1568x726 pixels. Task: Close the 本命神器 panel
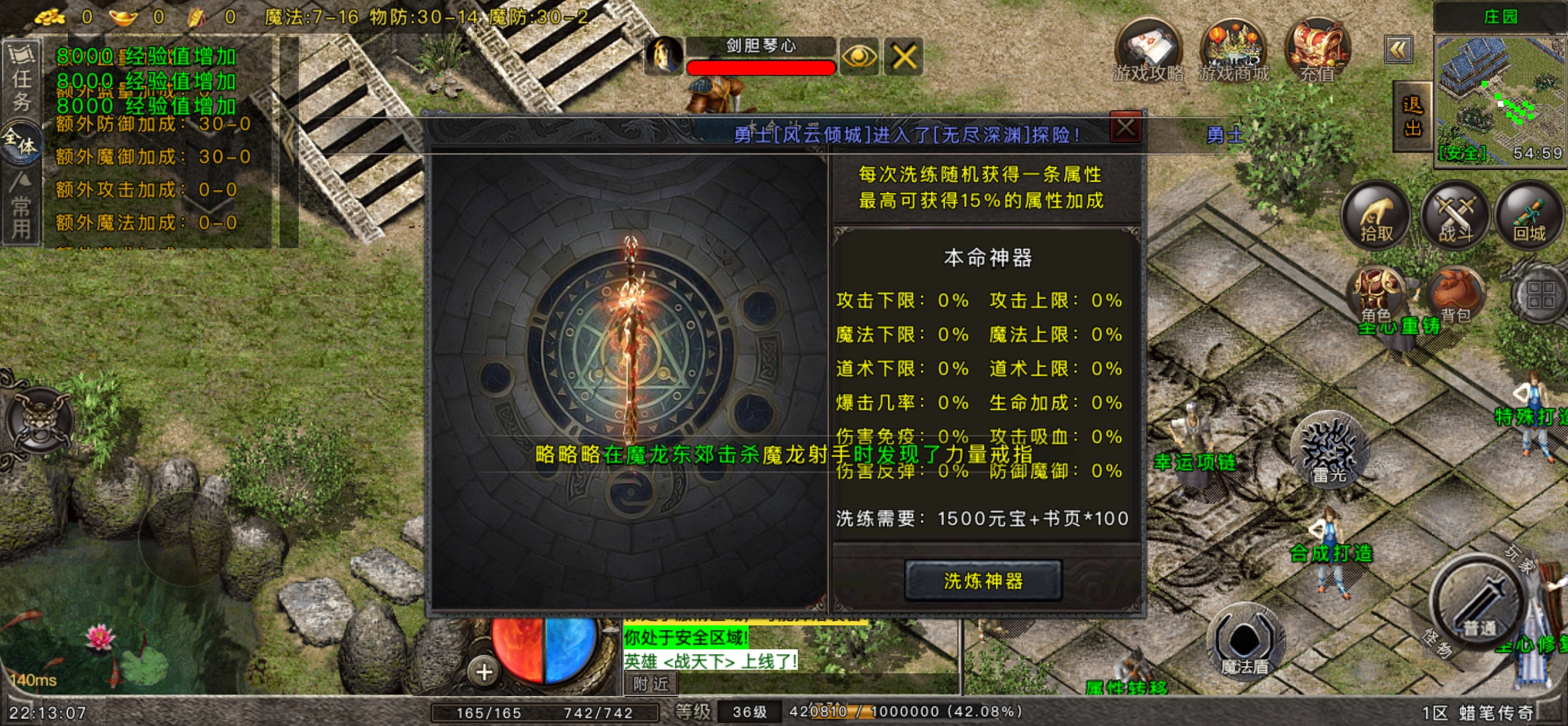coord(1125,128)
